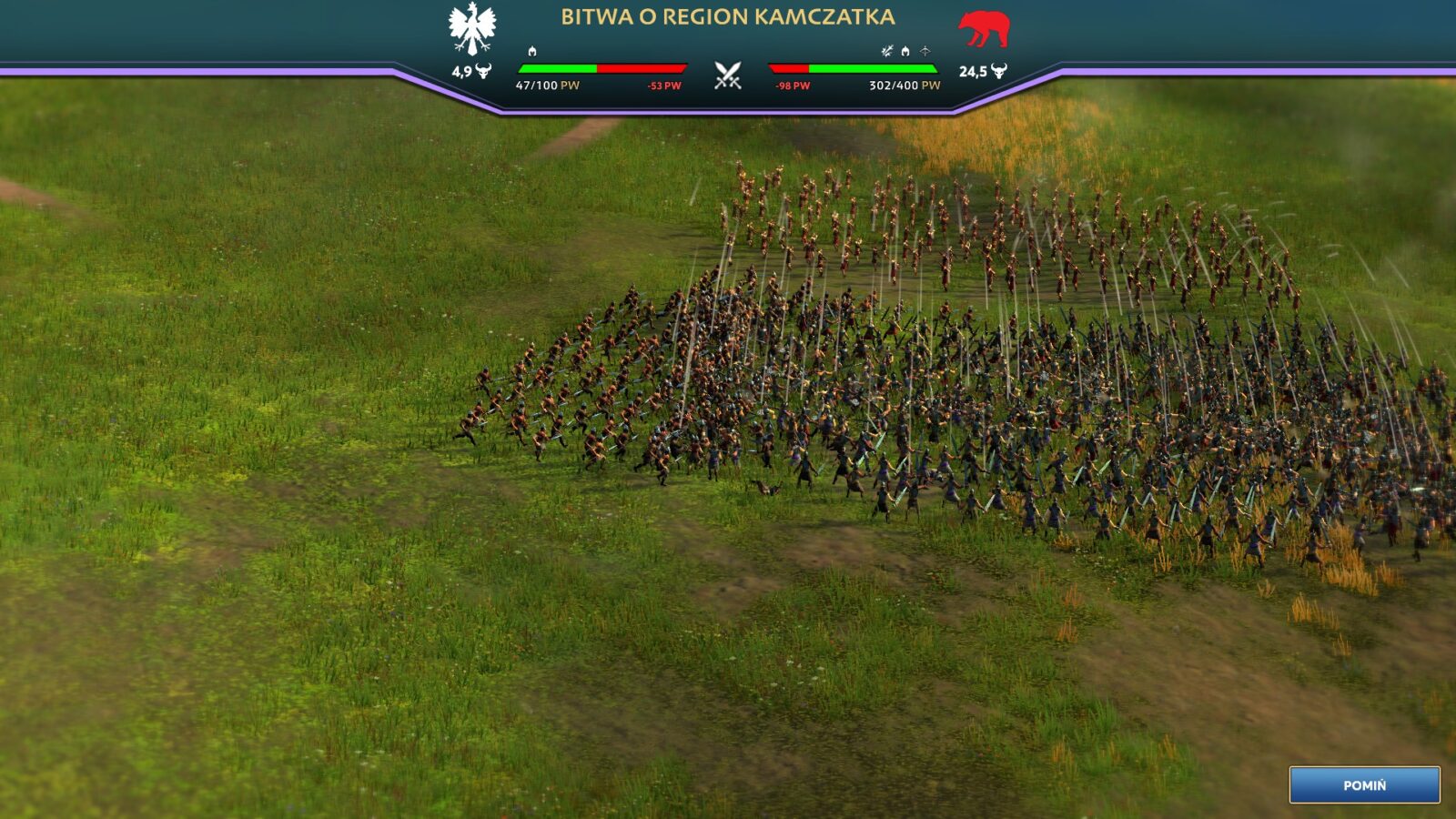Viewport: 1456px width, 819px height.
Task: Skip the battle with the POMIŃ button
Action: (1364, 784)
